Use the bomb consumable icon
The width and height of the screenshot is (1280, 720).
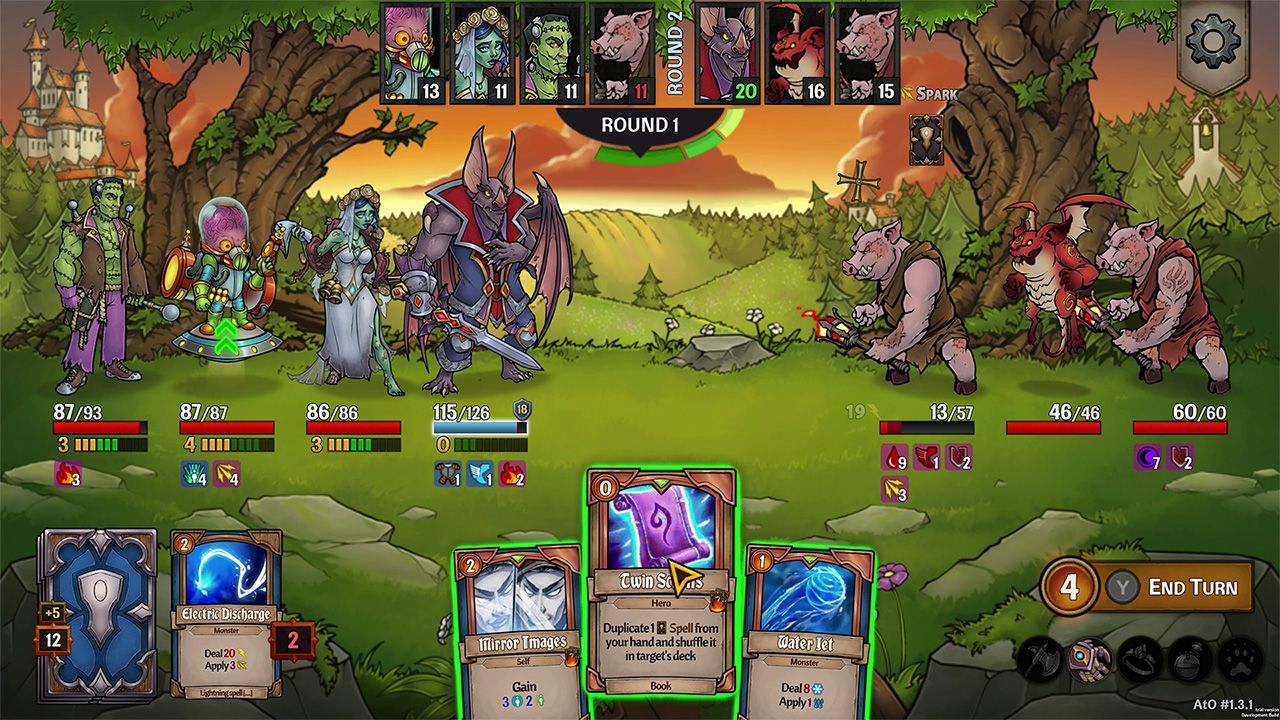(x=1188, y=660)
